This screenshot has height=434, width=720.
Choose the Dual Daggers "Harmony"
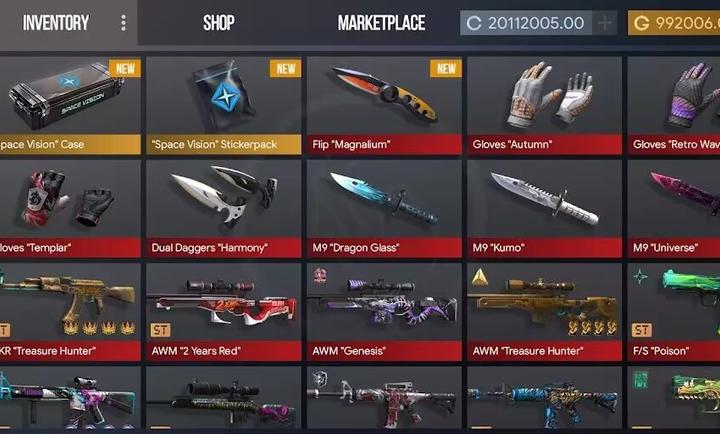224,205
